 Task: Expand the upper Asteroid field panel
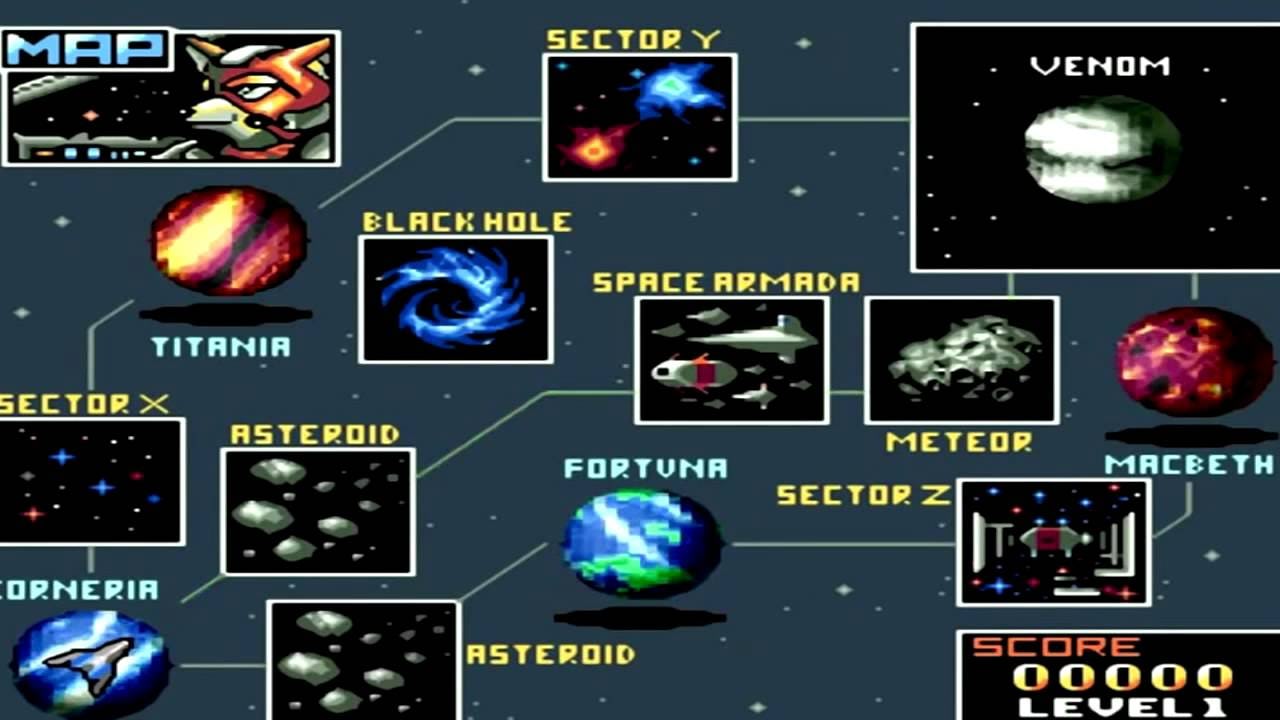(318, 510)
